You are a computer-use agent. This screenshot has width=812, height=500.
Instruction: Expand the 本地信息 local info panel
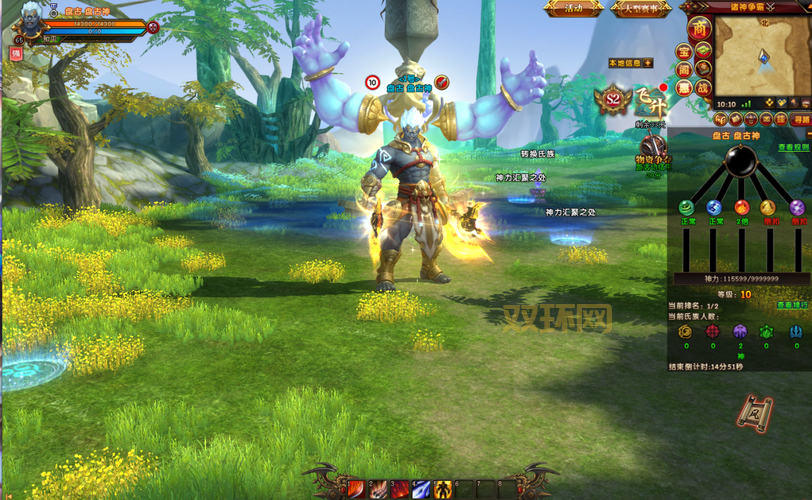pyautogui.click(x=648, y=62)
